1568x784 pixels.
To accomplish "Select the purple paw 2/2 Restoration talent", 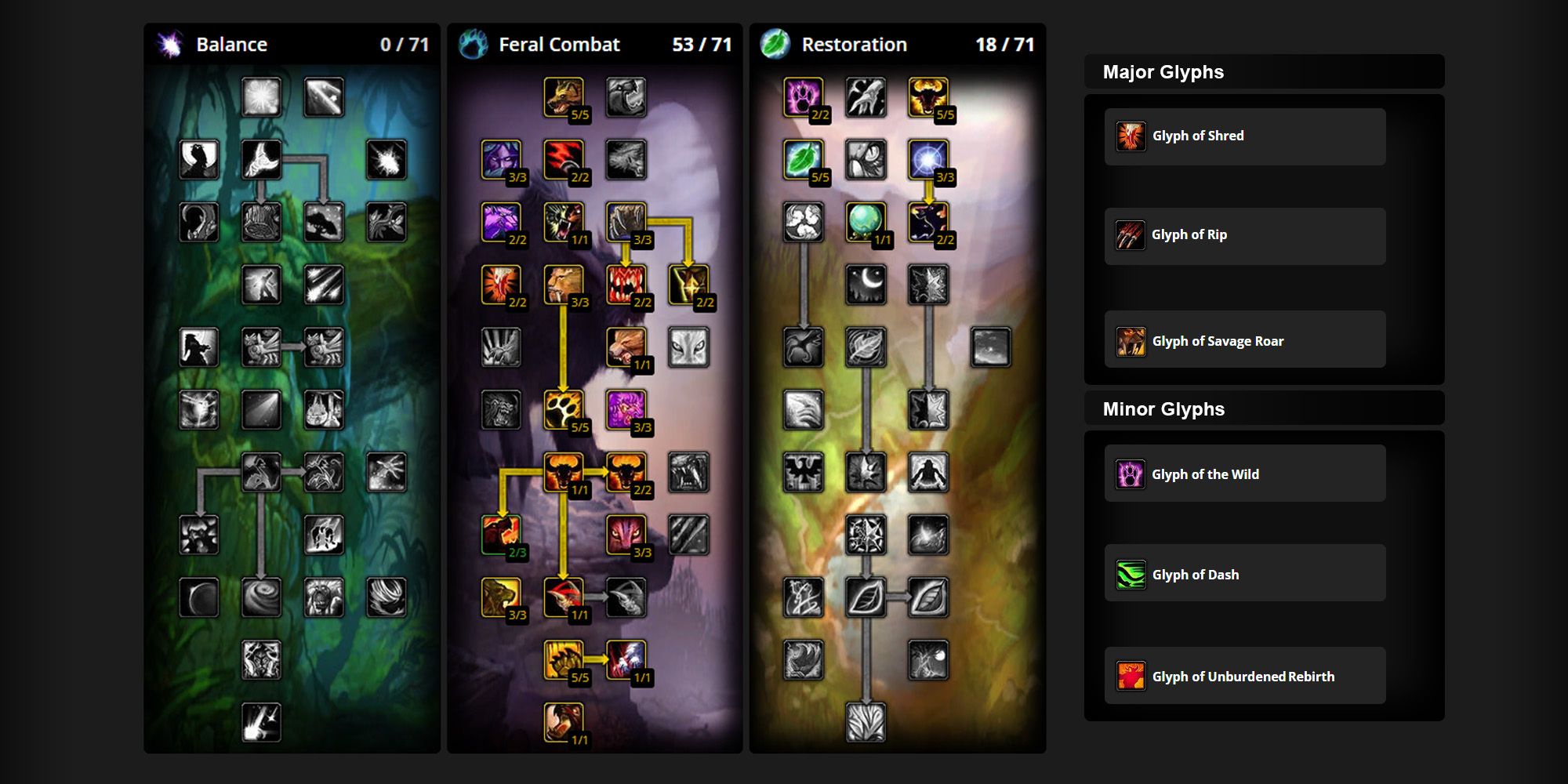I will point(804,97).
